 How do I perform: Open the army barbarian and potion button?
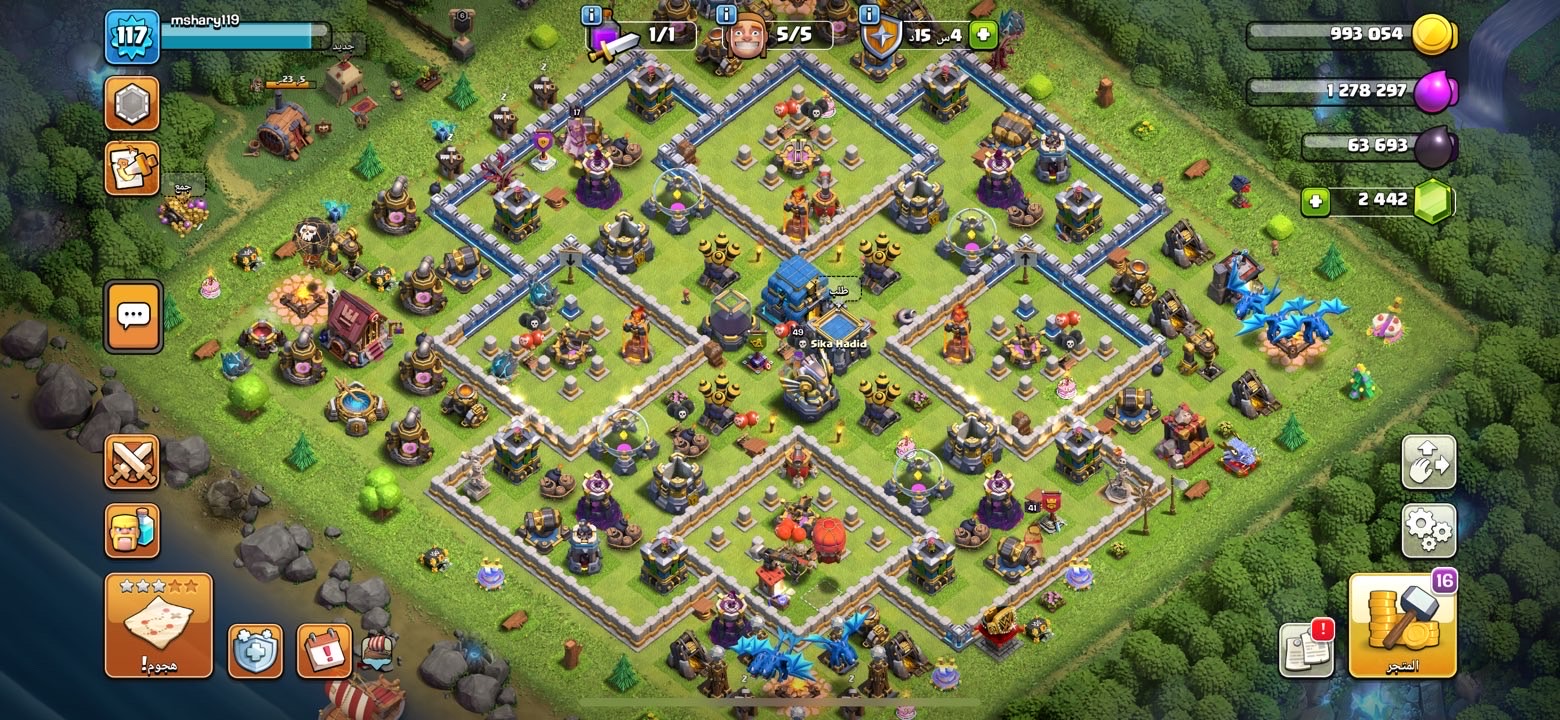132,530
